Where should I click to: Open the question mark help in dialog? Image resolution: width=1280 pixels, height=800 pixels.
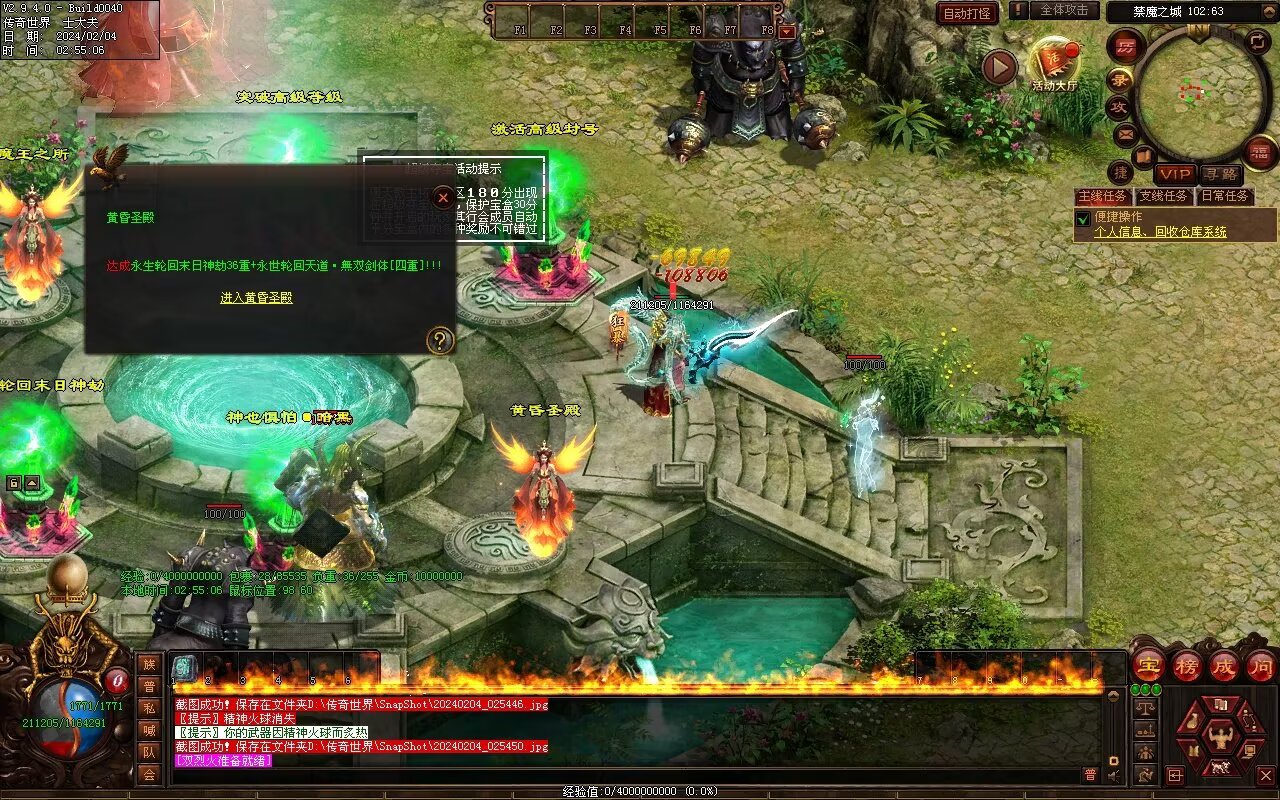pos(440,340)
